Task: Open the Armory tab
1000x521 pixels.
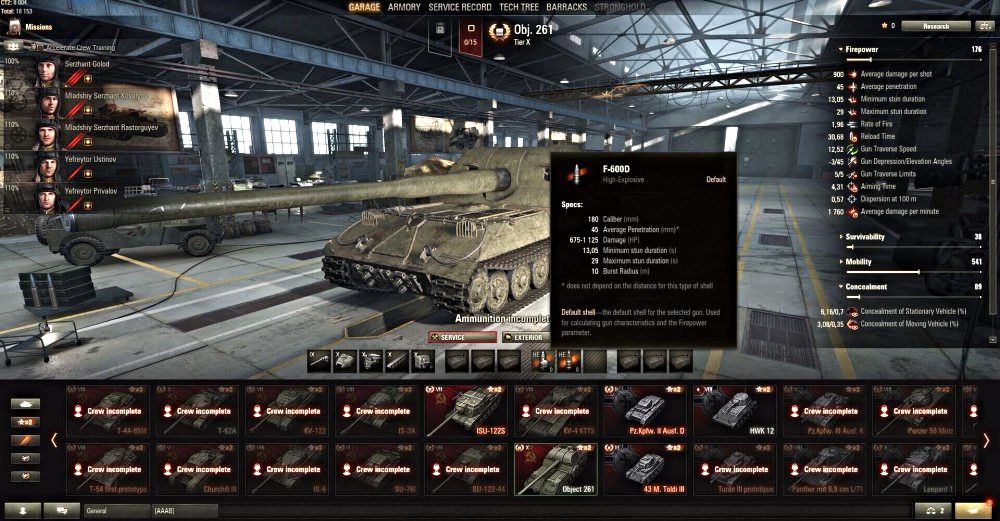Action: point(404,7)
